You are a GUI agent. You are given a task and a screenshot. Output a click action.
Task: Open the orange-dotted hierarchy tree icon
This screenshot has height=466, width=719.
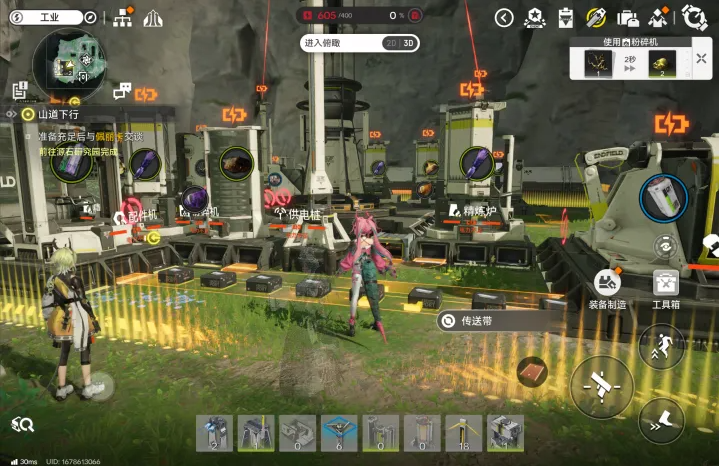[x=124, y=17]
